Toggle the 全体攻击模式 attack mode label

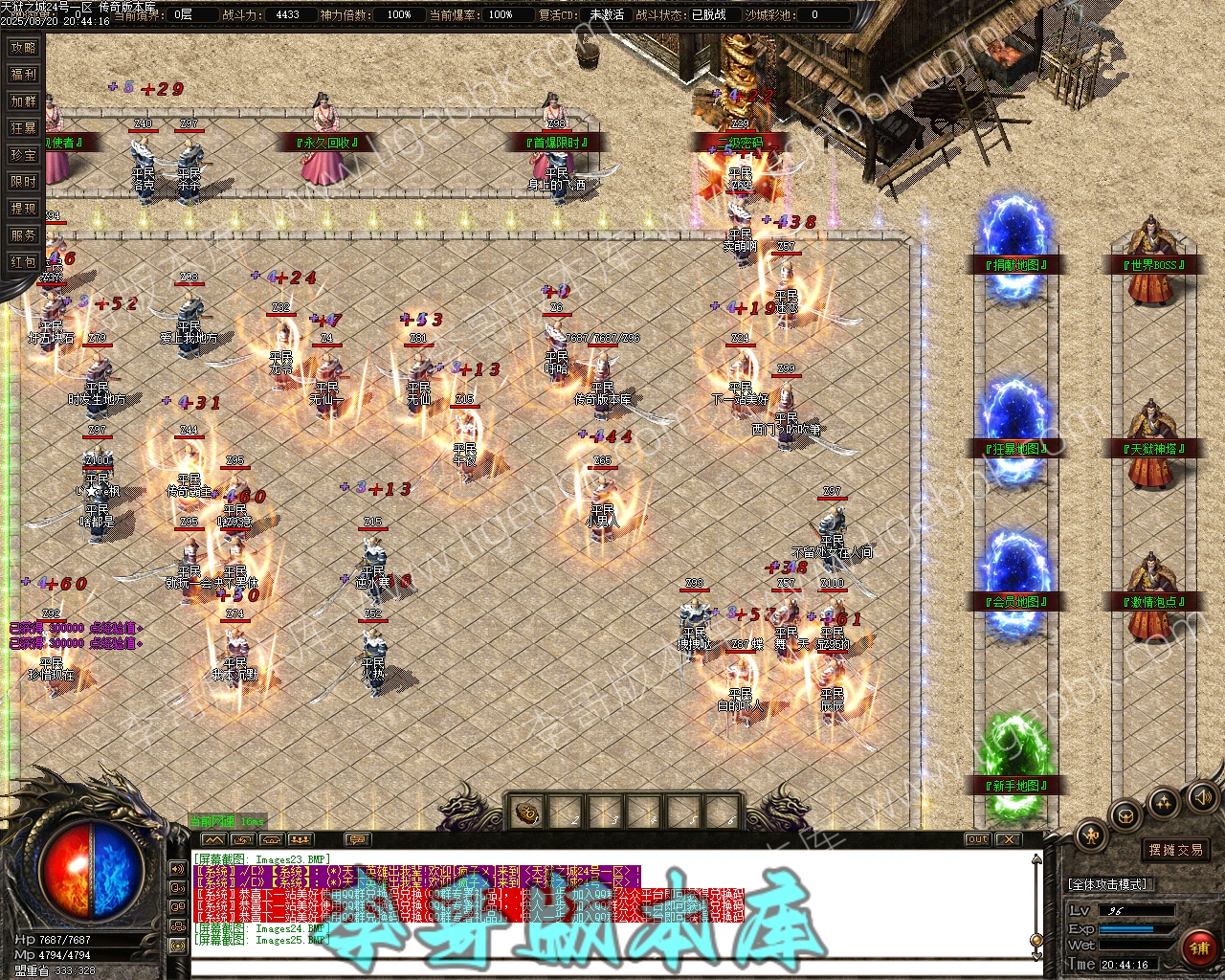click(1107, 884)
